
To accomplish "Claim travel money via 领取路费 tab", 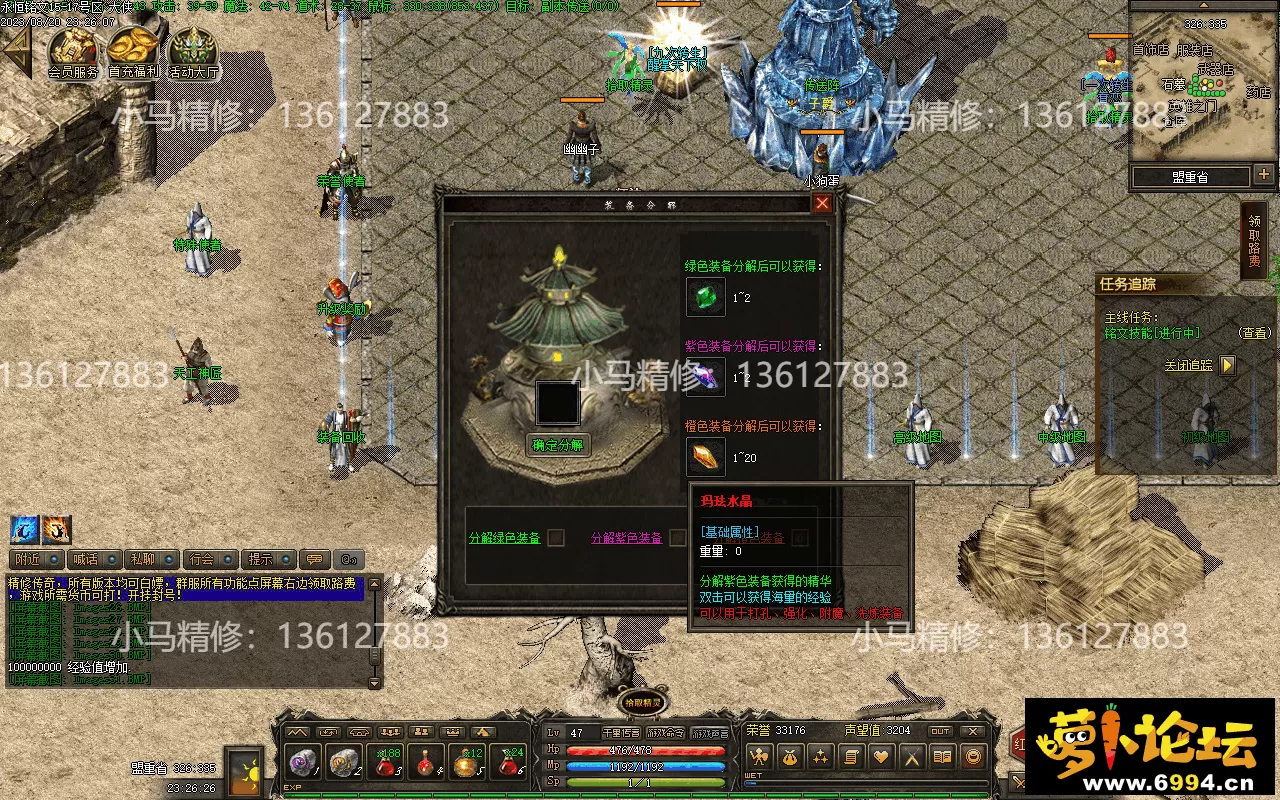I will [x=1254, y=241].
